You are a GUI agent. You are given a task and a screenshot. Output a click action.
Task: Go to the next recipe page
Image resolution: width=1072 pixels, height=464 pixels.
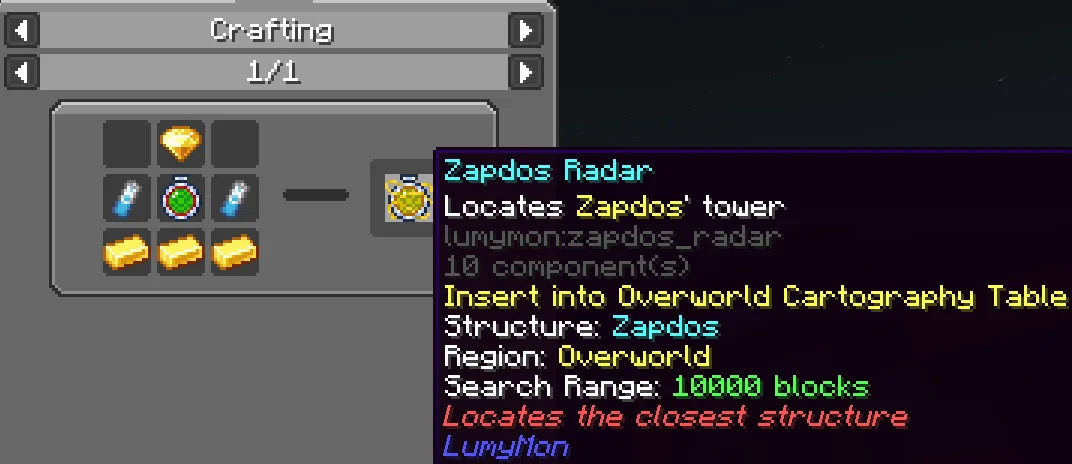[526, 72]
